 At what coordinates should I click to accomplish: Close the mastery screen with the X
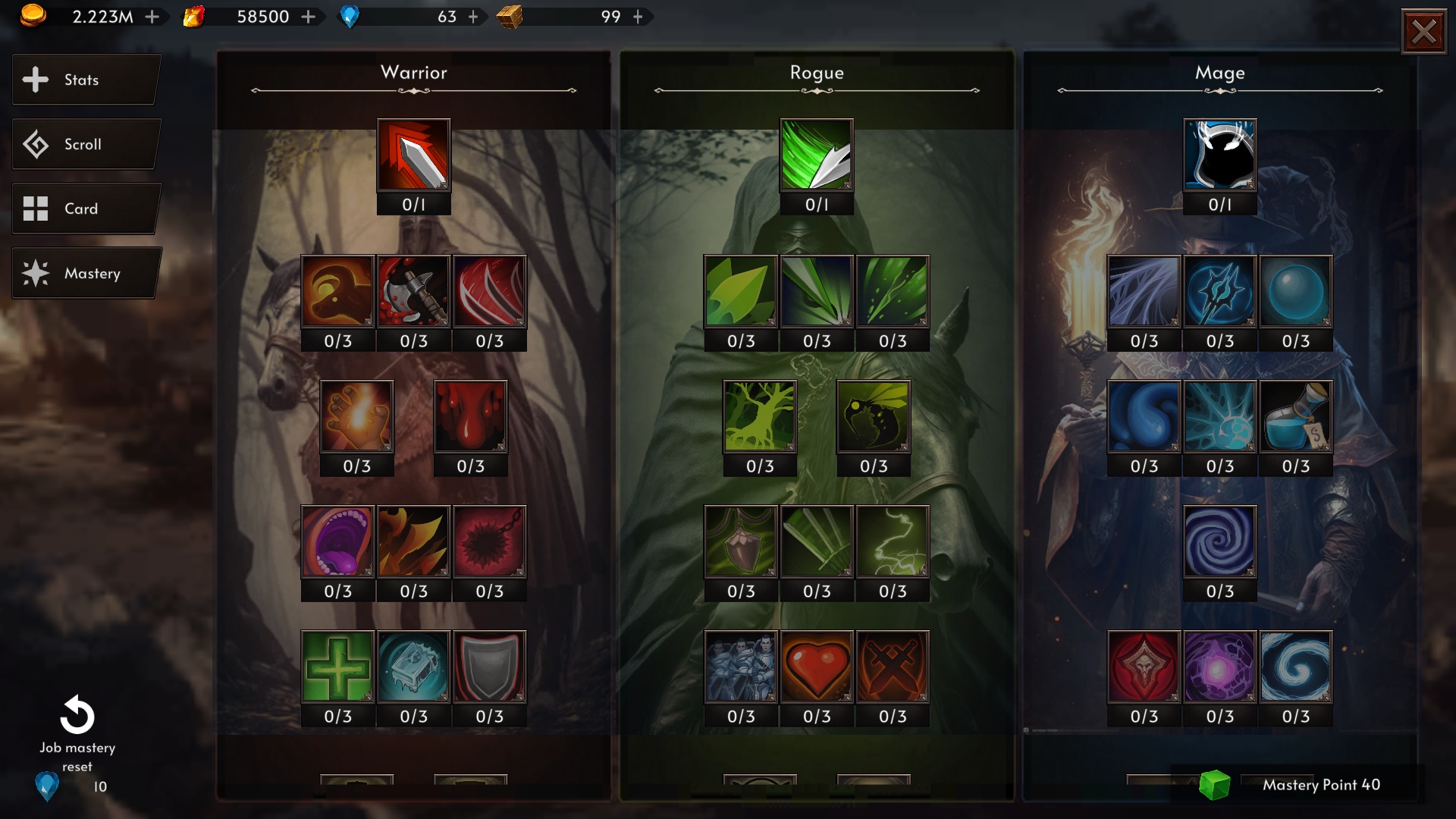pos(1423,32)
